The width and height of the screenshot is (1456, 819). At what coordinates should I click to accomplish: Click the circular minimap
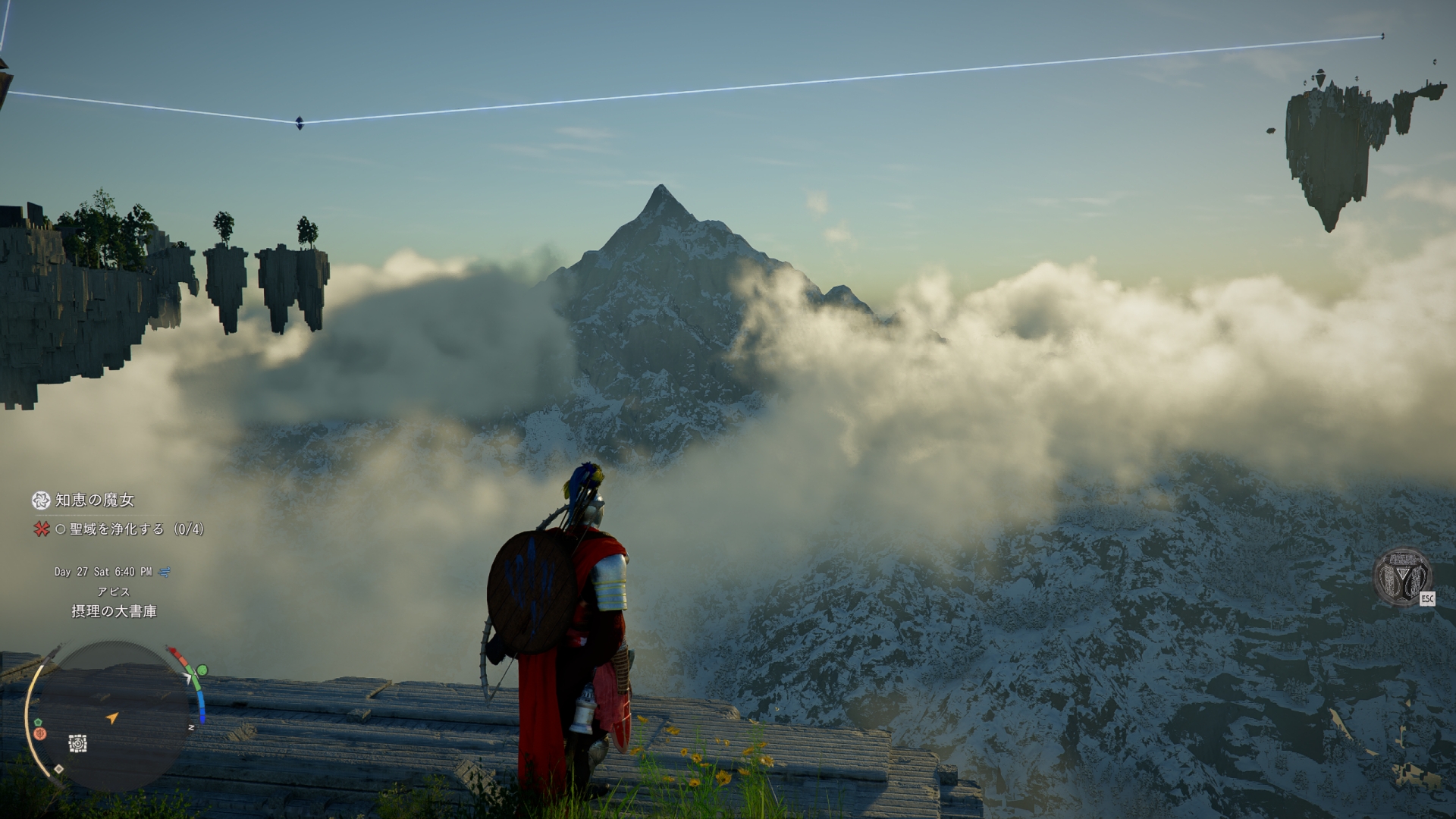pyautogui.click(x=115, y=717)
